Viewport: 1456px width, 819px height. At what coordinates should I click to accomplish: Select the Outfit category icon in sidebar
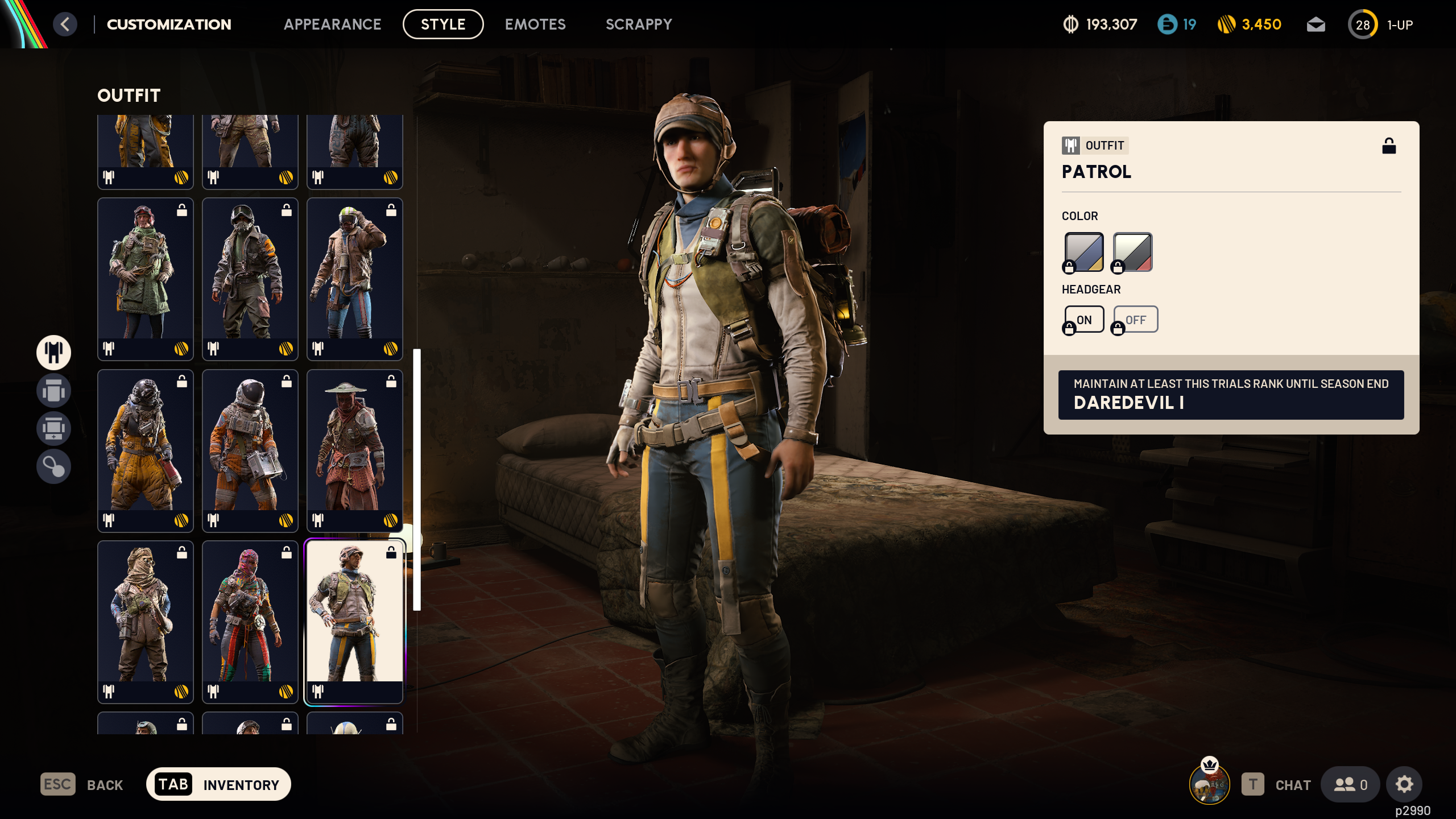(53, 353)
